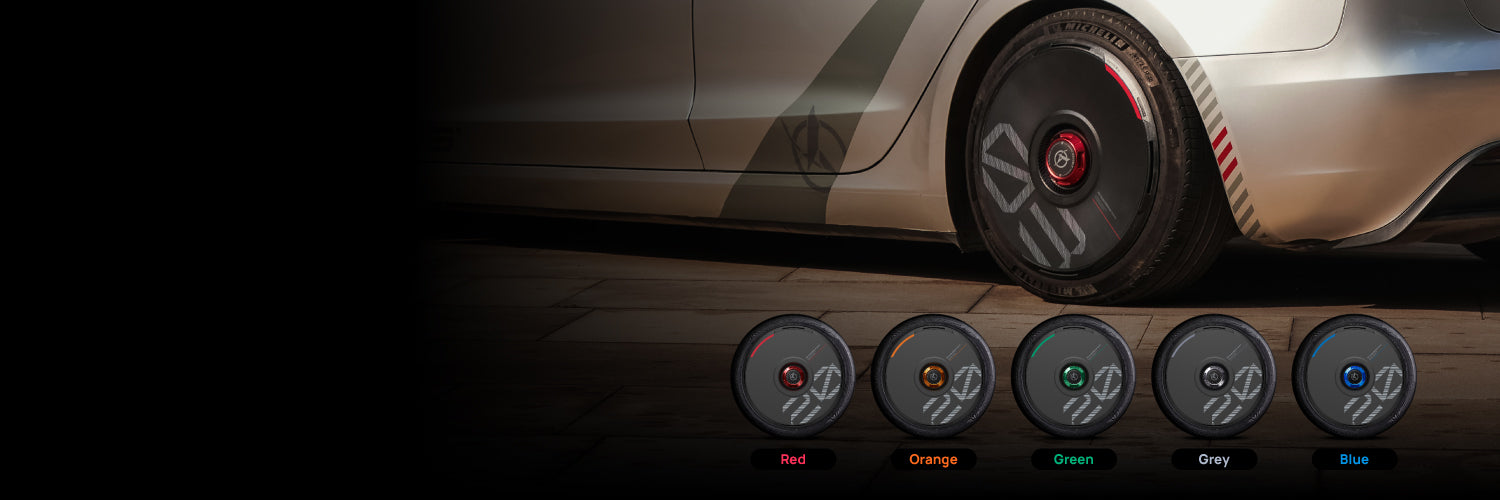Choose the Blue color label
This screenshot has width=1500, height=500.
click(1354, 460)
